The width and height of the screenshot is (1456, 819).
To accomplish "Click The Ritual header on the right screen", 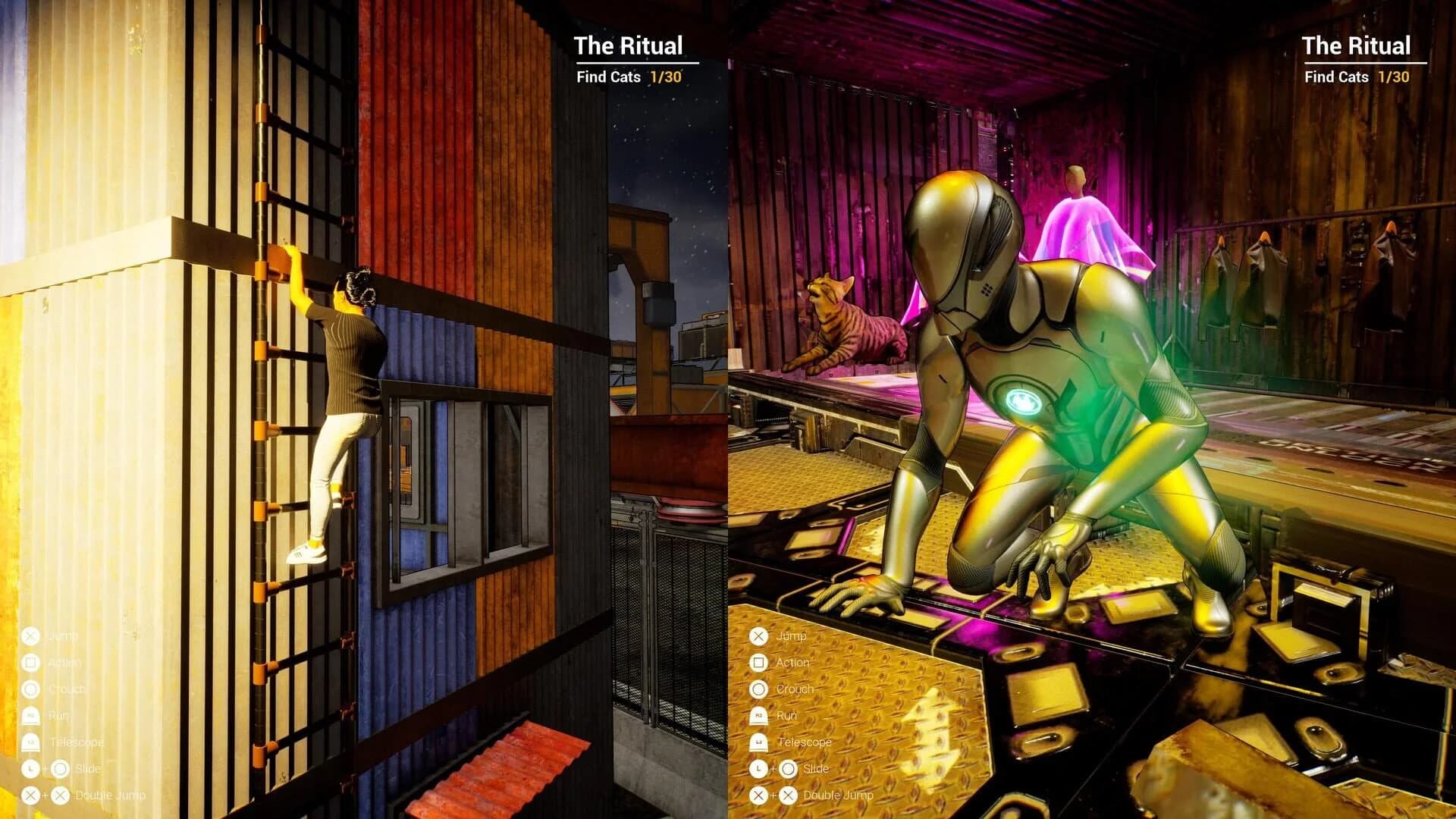I will (1357, 46).
